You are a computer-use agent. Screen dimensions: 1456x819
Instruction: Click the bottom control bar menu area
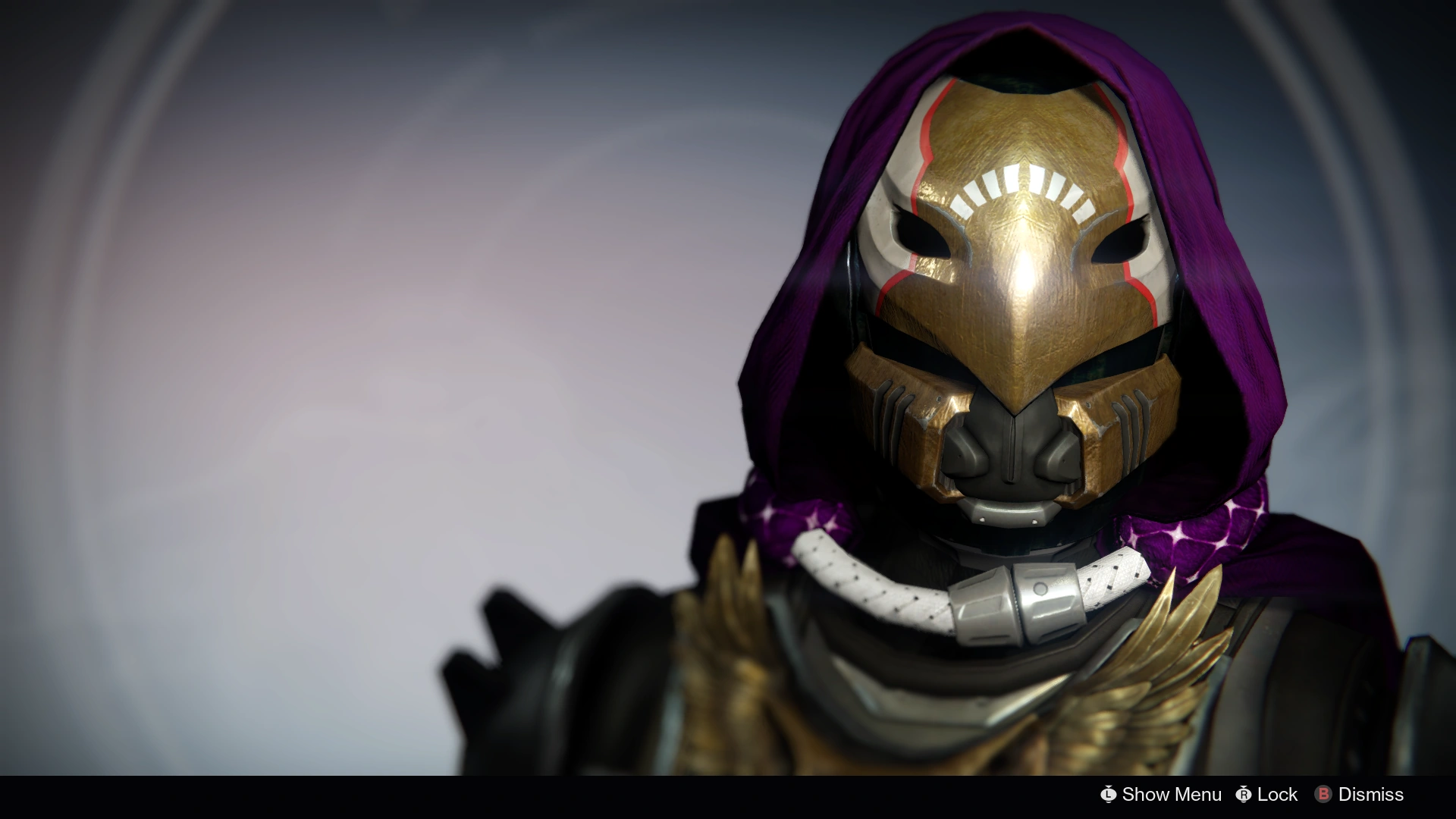[1251, 794]
